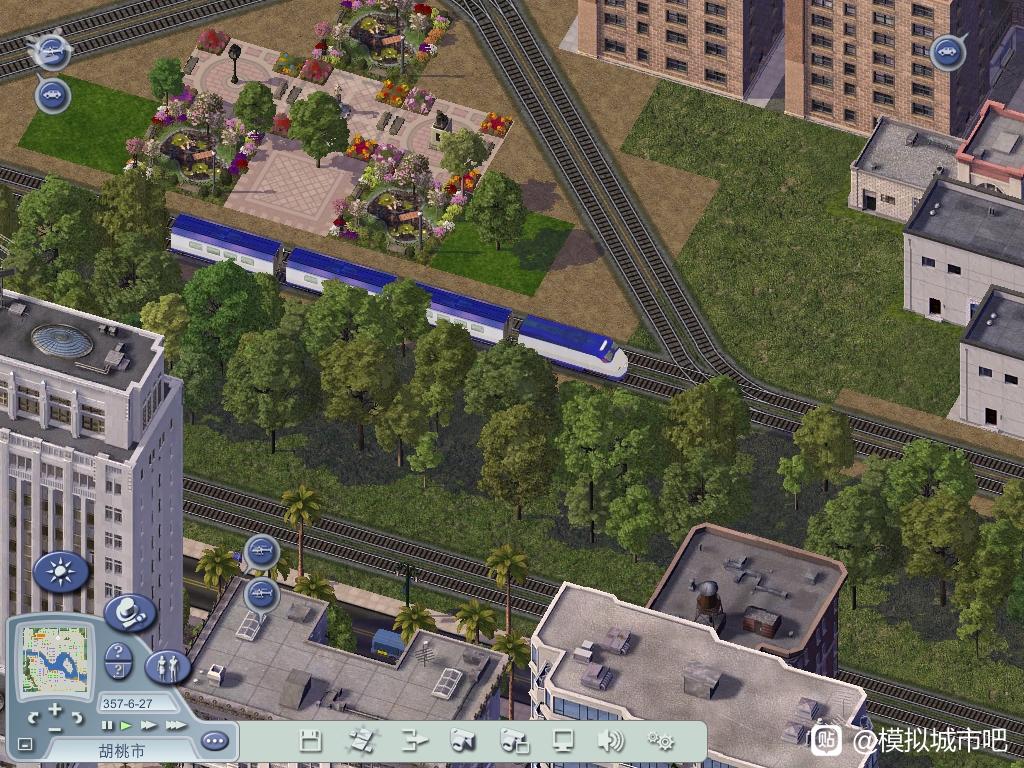Screen dimensions: 1024x768
Task: Set simulation to double-arrow fast speed
Action: [148, 725]
